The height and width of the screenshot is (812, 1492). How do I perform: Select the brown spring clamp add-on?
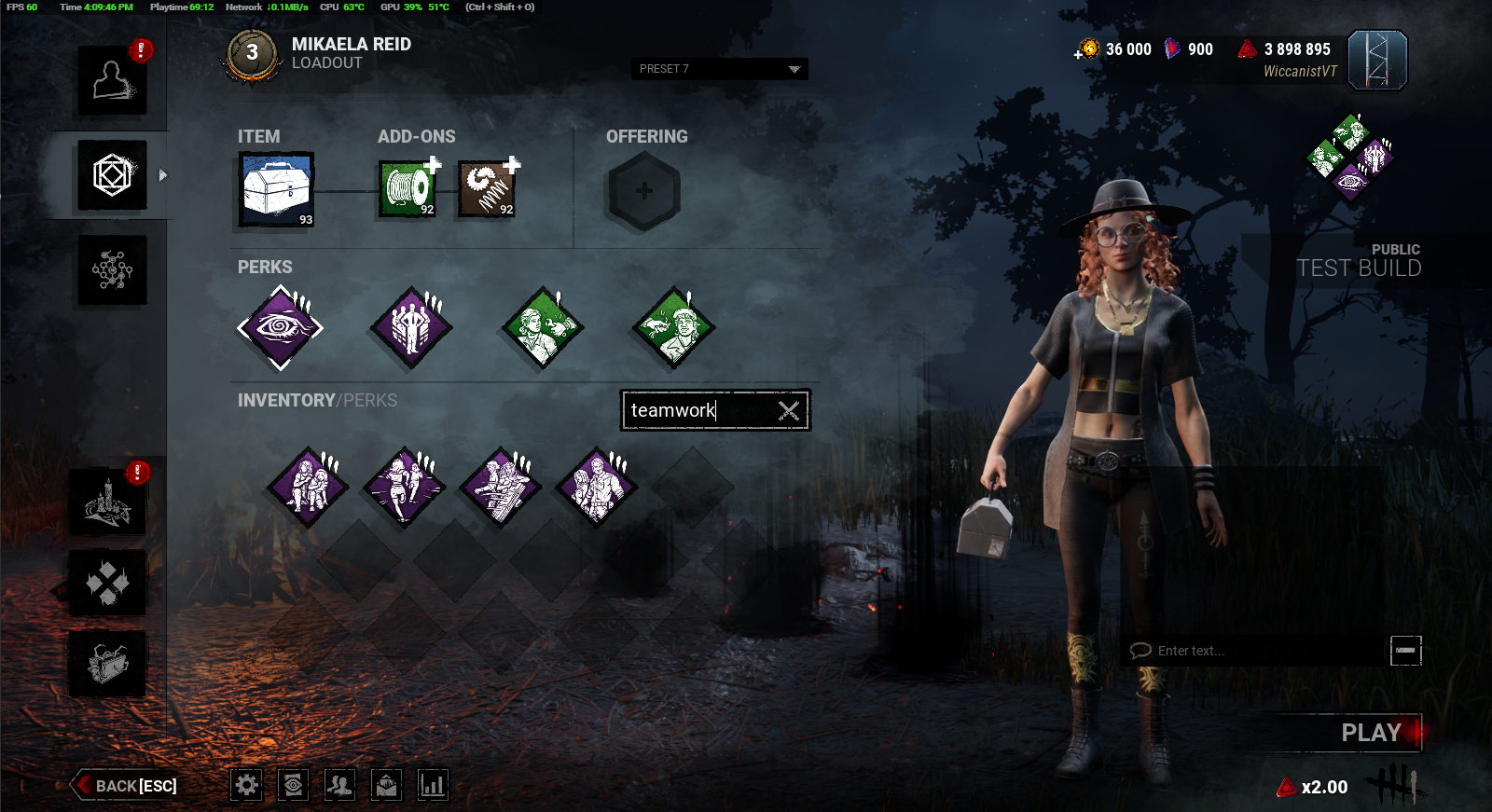[487, 189]
